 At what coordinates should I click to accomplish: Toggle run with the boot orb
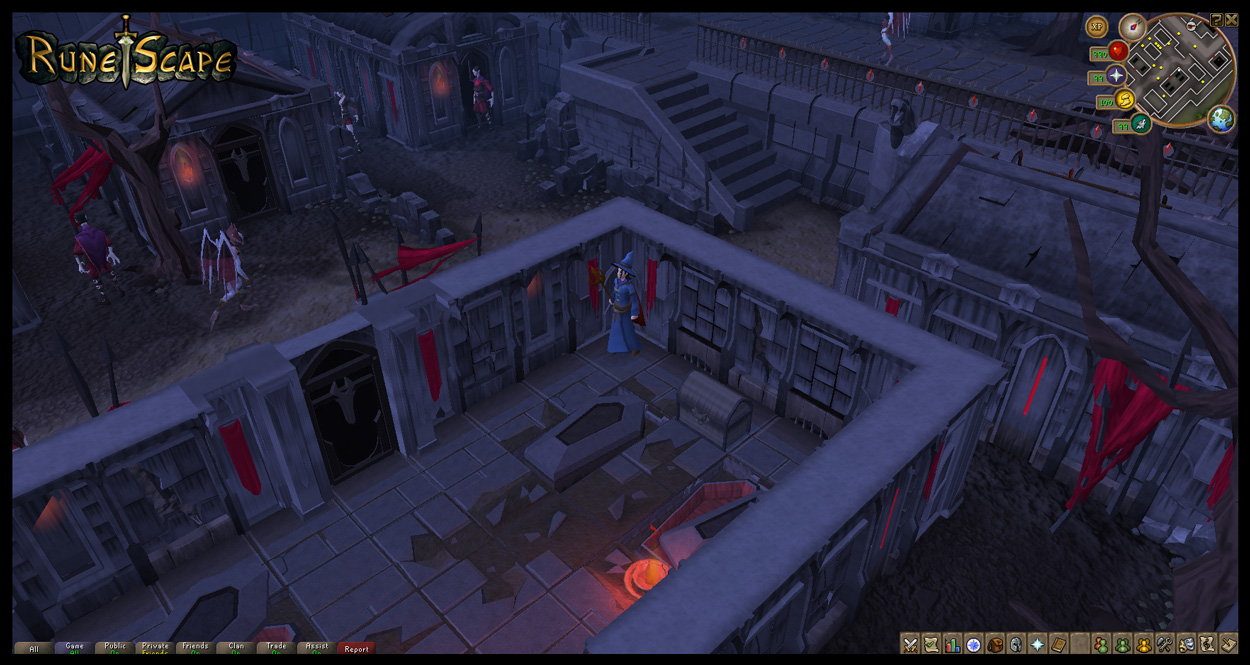(x=1126, y=100)
